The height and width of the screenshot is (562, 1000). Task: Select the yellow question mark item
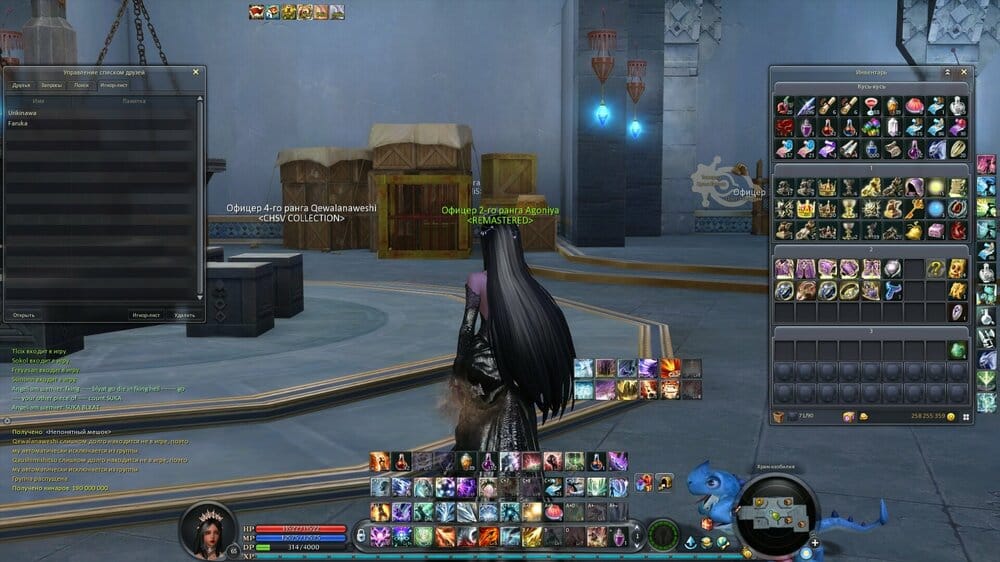click(x=936, y=268)
